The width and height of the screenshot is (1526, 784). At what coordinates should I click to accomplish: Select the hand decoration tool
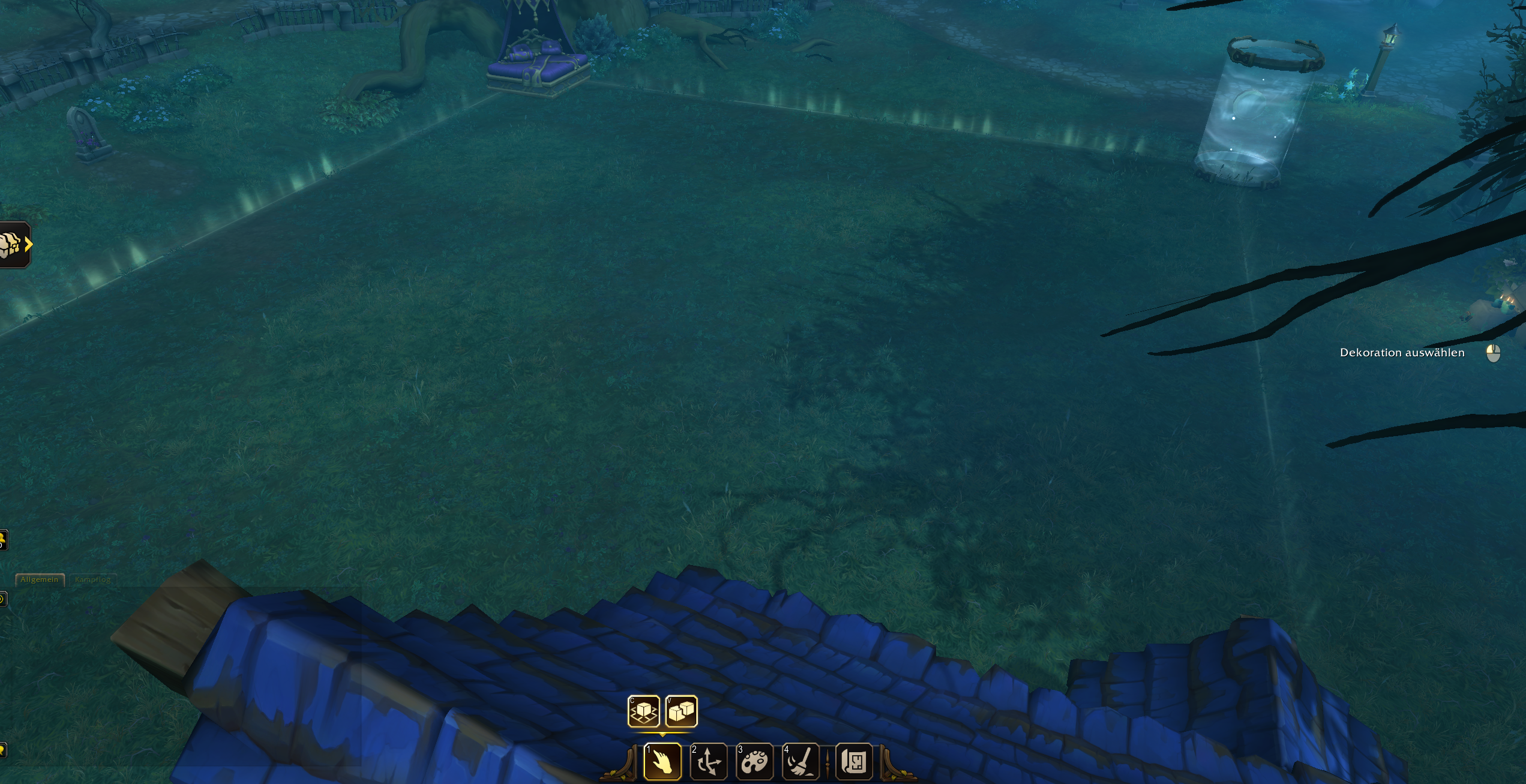point(662,762)
